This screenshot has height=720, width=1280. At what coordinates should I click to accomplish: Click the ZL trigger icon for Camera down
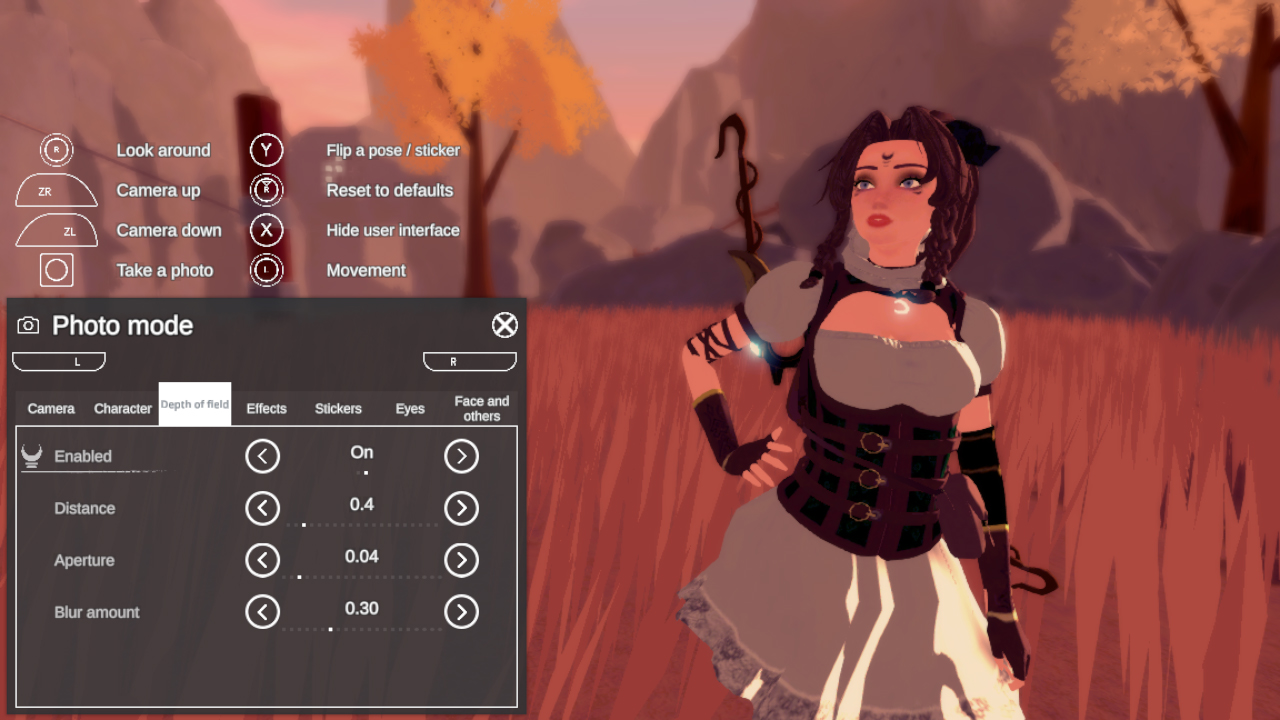pos(56,230)
